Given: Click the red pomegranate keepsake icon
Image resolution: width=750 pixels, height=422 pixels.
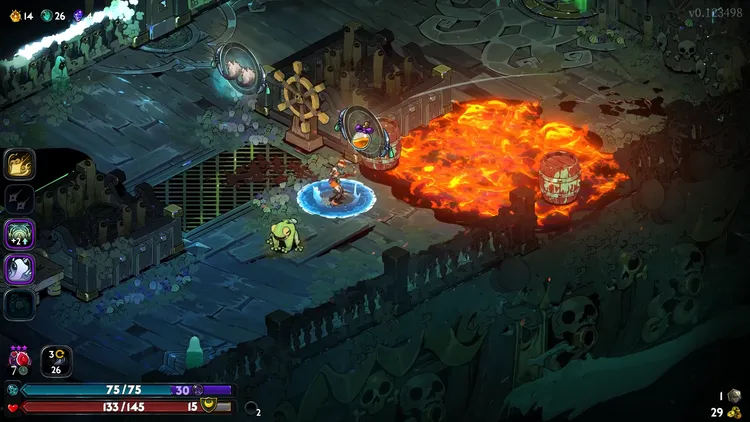Looking at the screenshot, I should point(19,358).
